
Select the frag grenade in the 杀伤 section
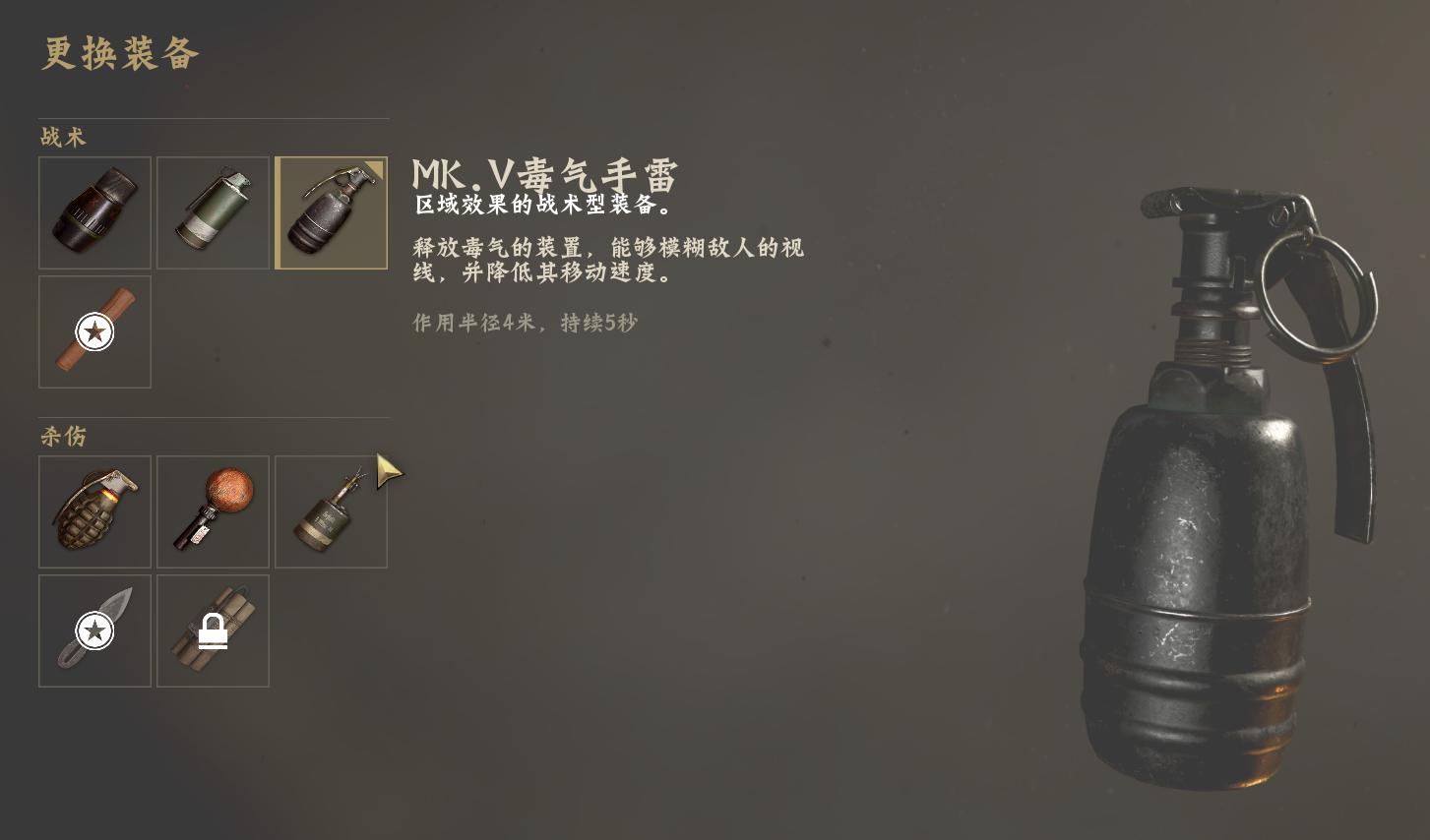coord(94,511)
